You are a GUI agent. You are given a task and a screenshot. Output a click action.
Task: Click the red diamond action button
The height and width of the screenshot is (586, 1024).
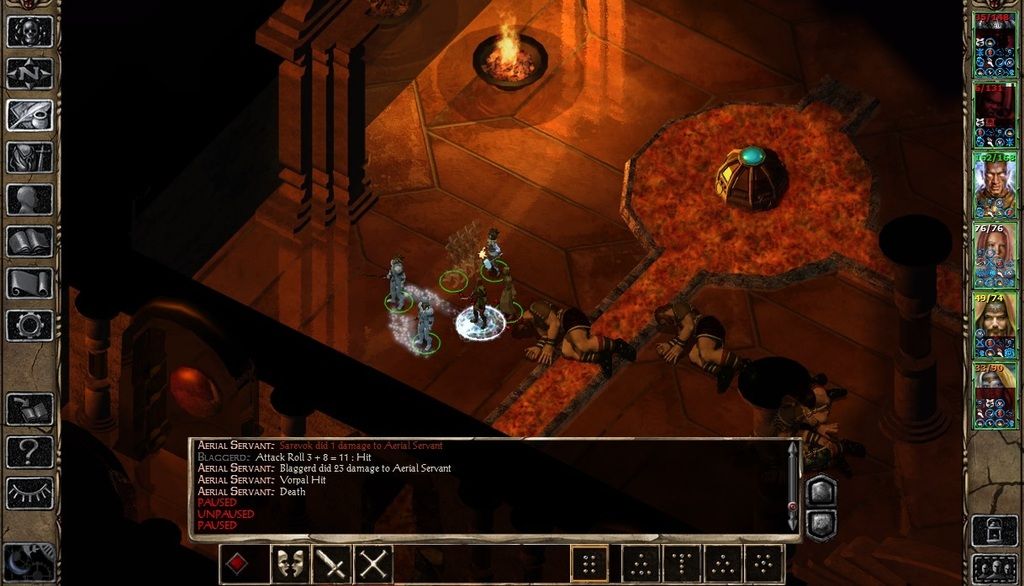coord(238,565)
